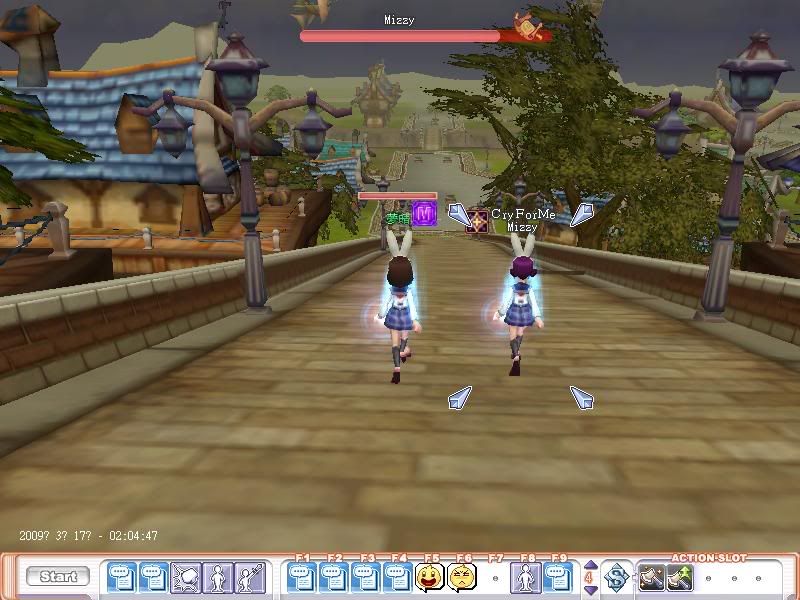Click the hotbar page up arrow

[589, 565]
